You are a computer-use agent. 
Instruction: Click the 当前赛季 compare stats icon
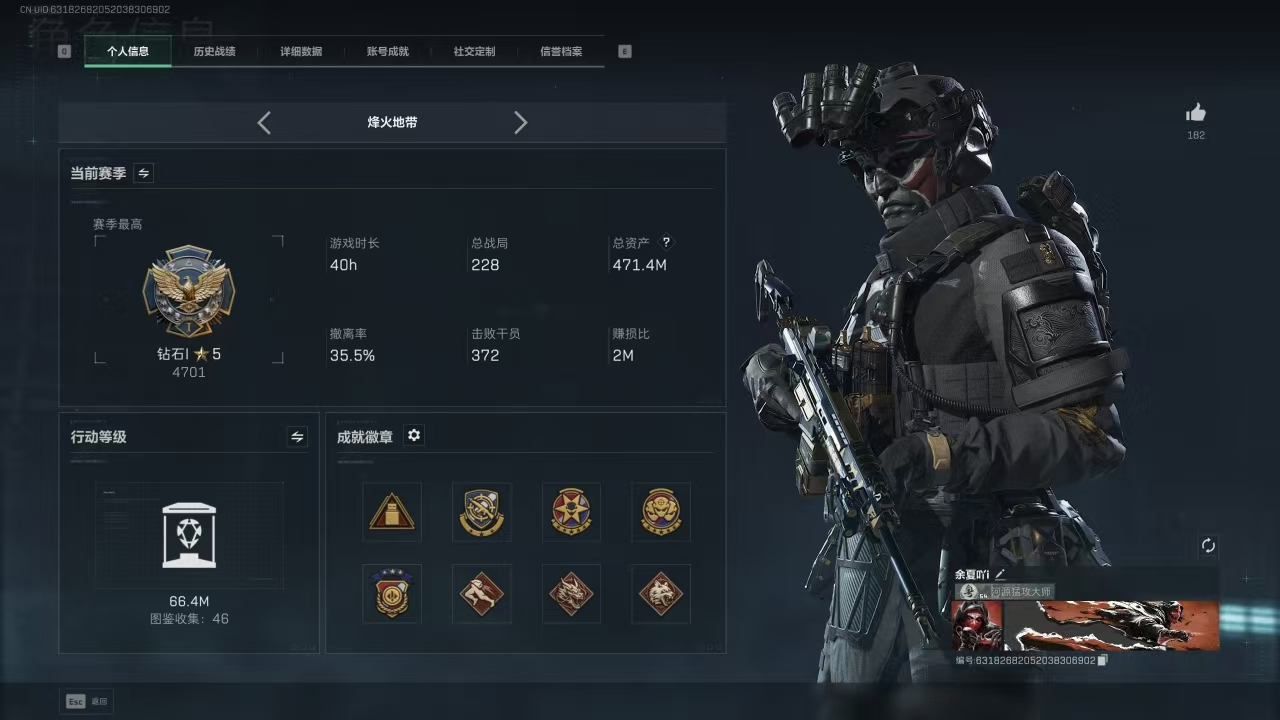point(142,172)
